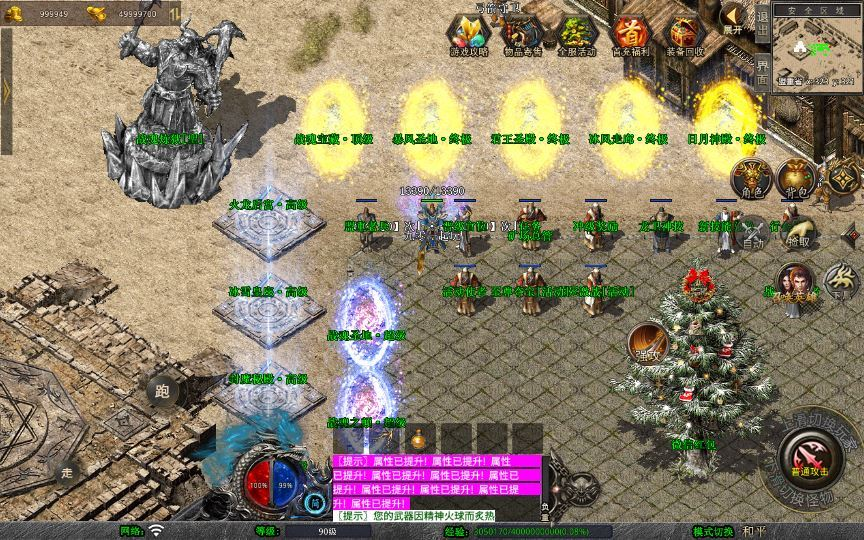Open the 物品寄售 consignment icon
Screen dimensions: 864x540
coord(523,35)
